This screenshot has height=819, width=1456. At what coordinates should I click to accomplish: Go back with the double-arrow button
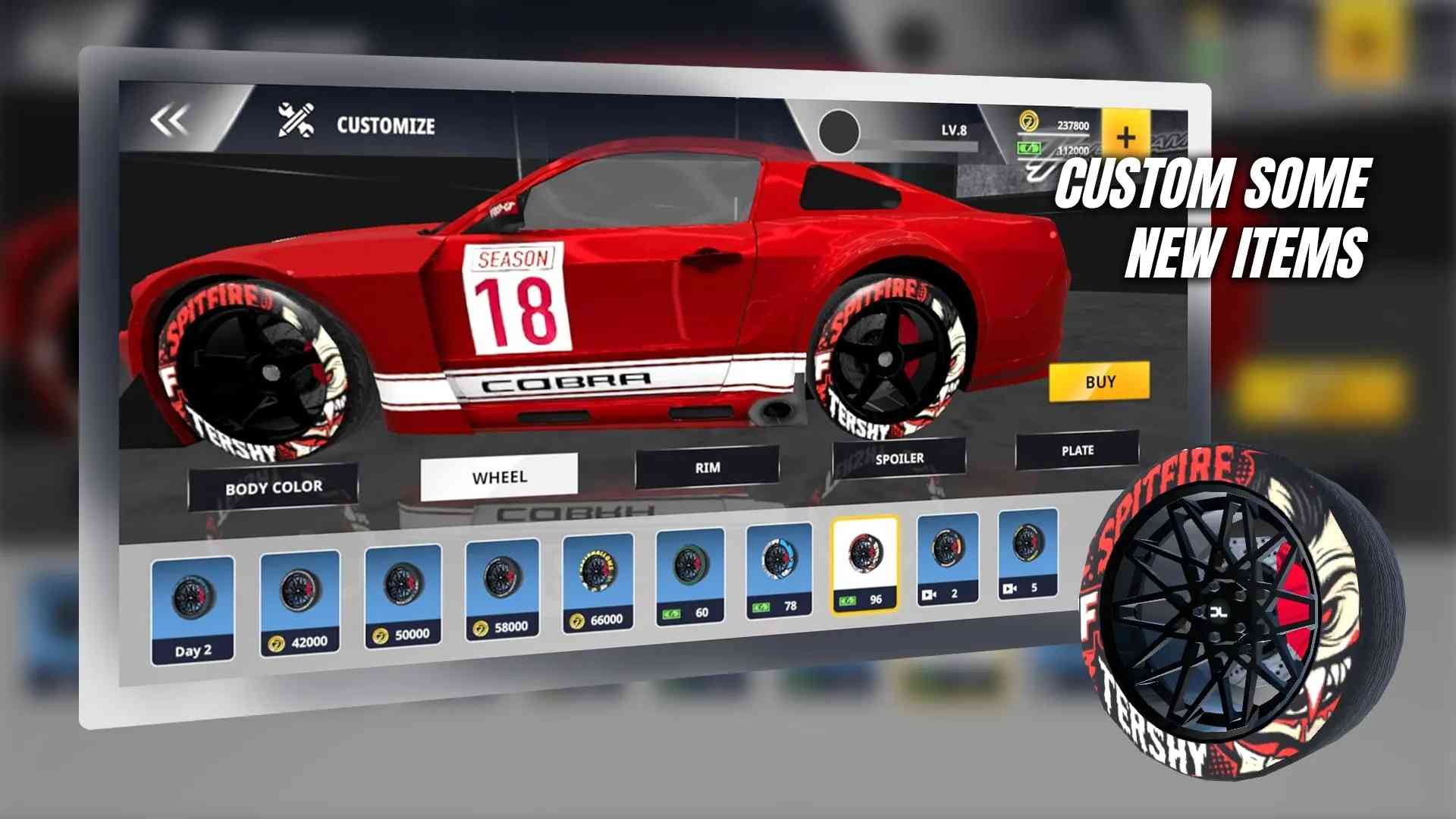(169, 121)
